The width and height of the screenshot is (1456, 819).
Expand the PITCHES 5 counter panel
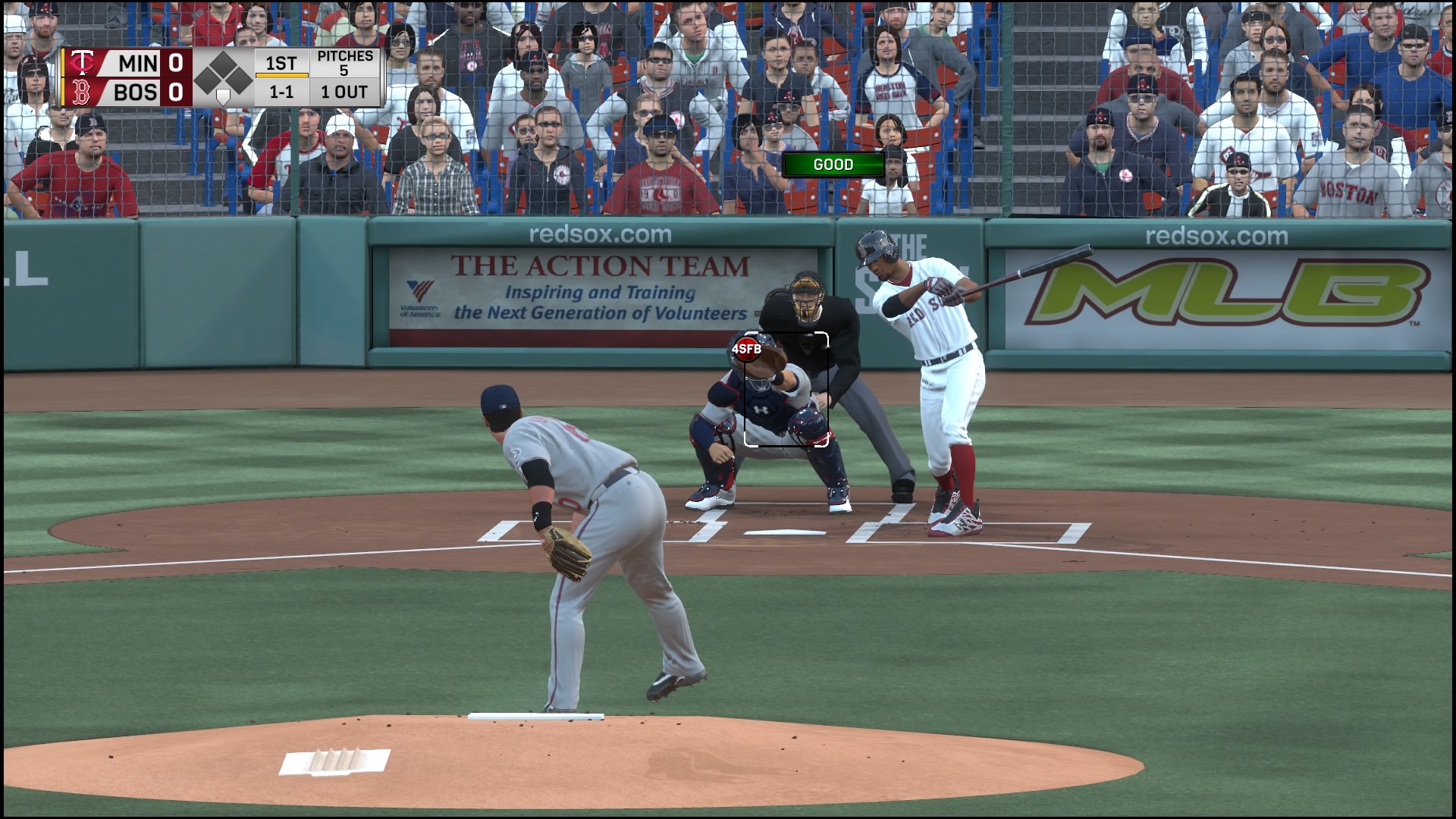345,64
